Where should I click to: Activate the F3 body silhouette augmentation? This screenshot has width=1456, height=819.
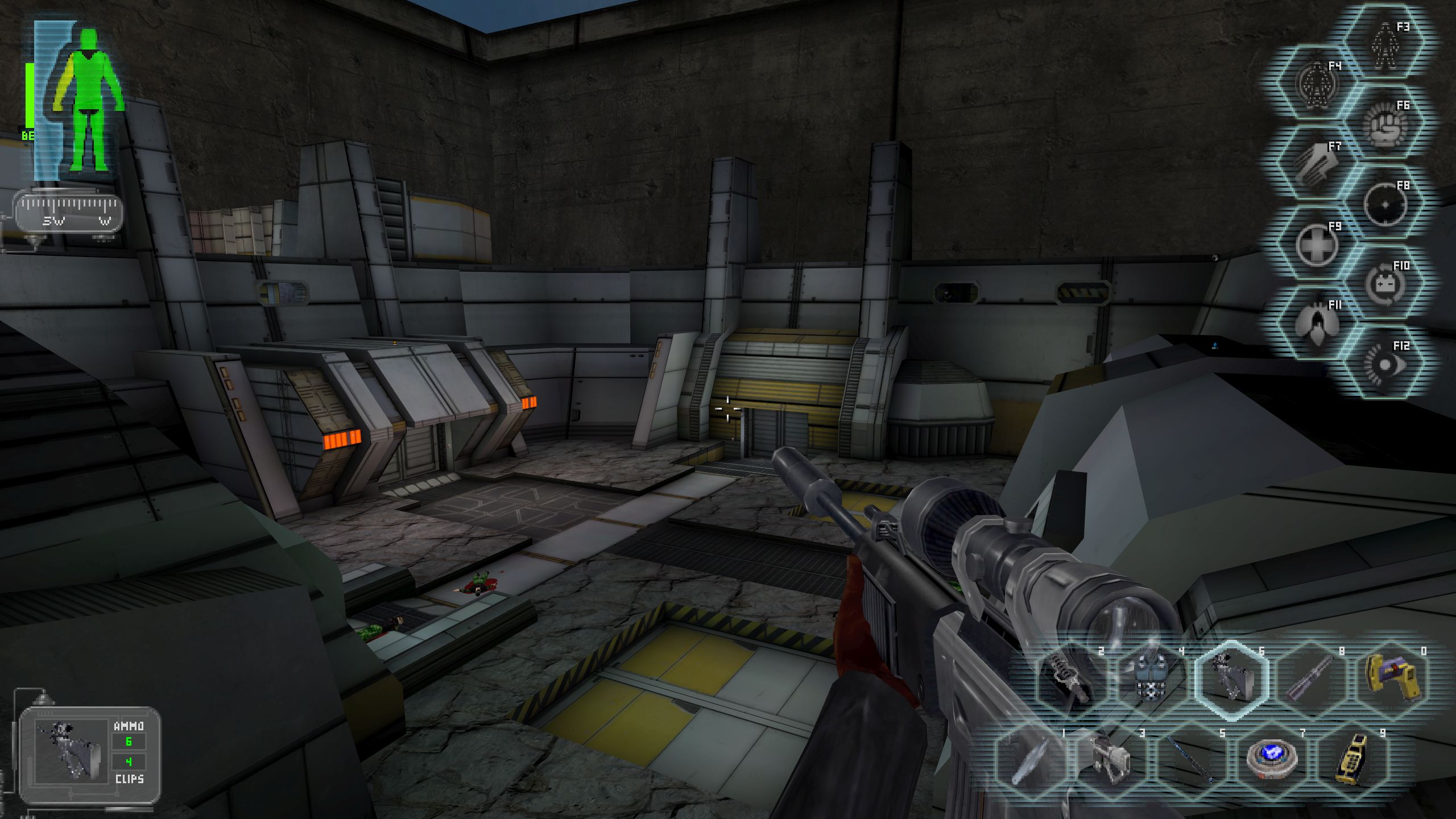pyautogui.click(x=1385, y=43)
